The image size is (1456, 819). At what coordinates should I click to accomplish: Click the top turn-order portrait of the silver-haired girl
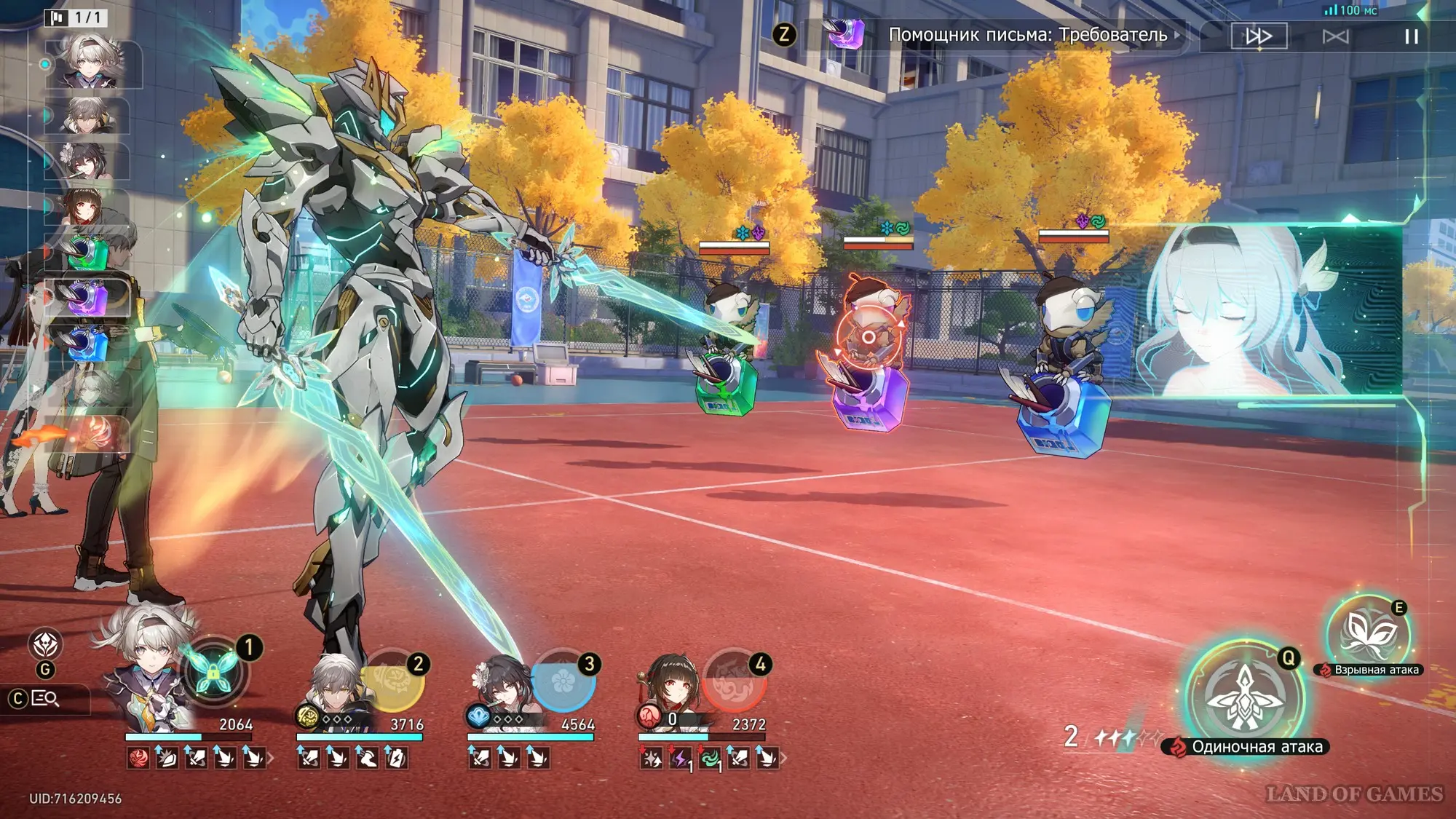click(91, 62)
